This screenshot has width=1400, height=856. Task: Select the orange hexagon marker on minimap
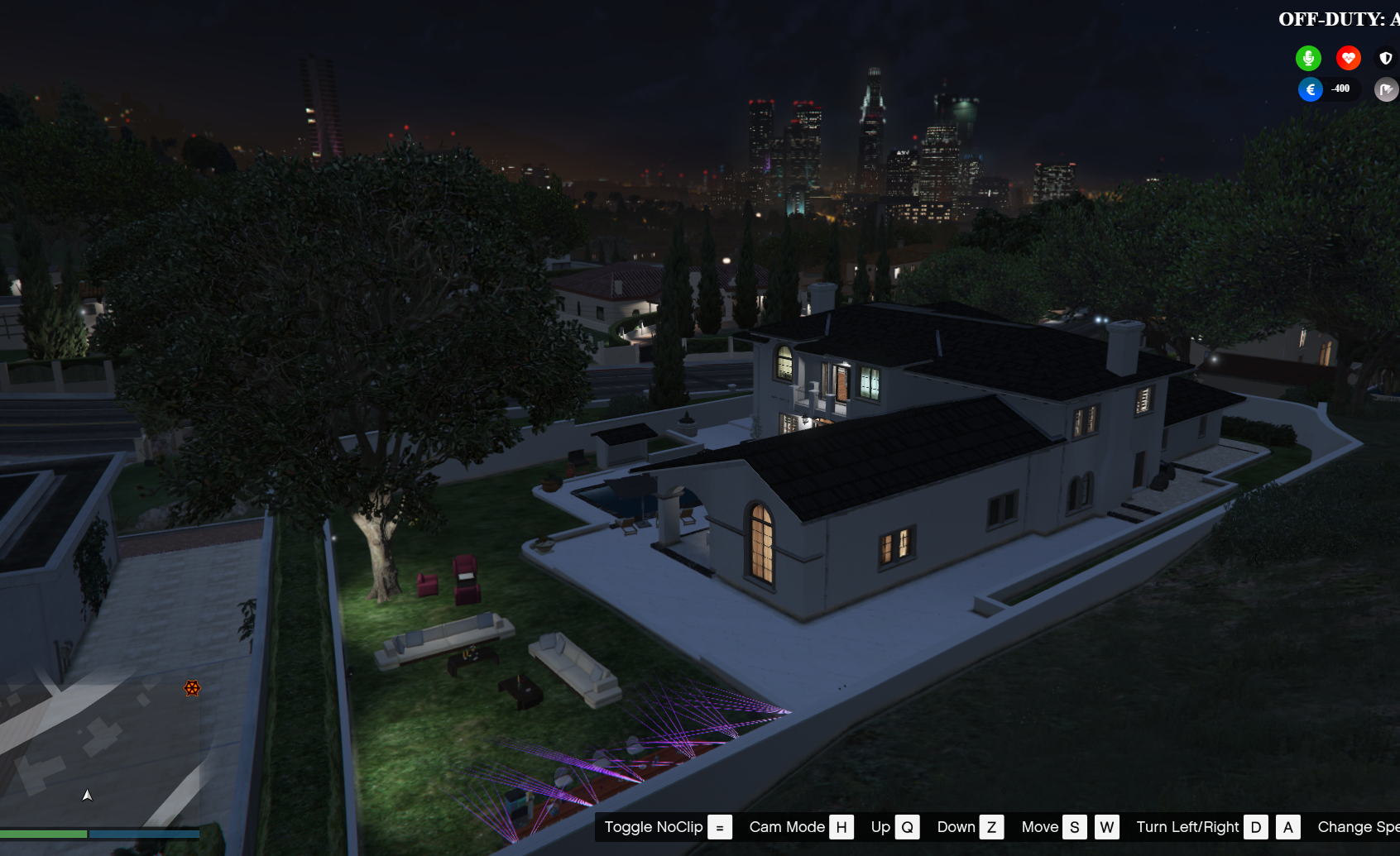point(192,688)
